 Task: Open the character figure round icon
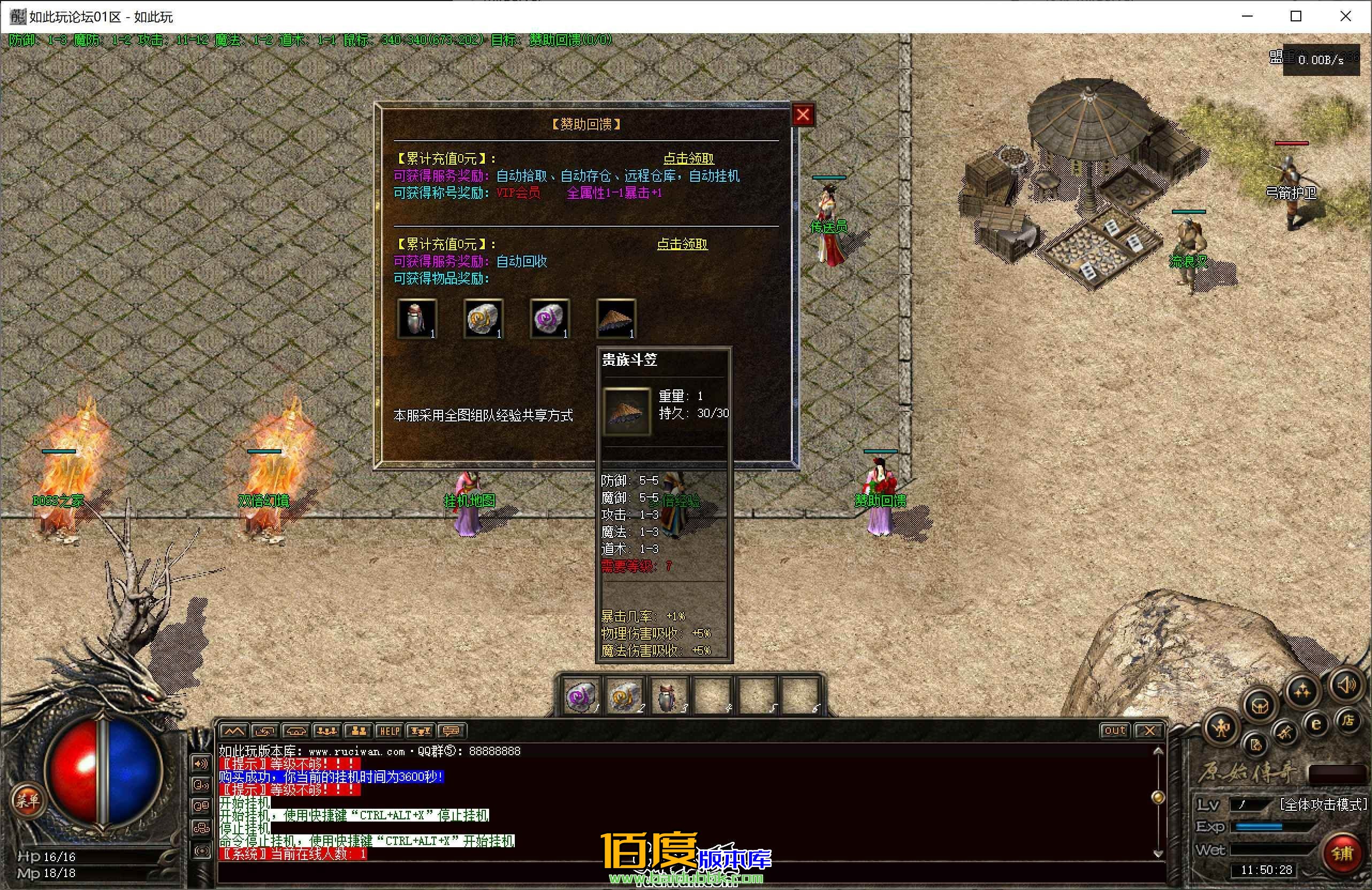coord(1221,727)
